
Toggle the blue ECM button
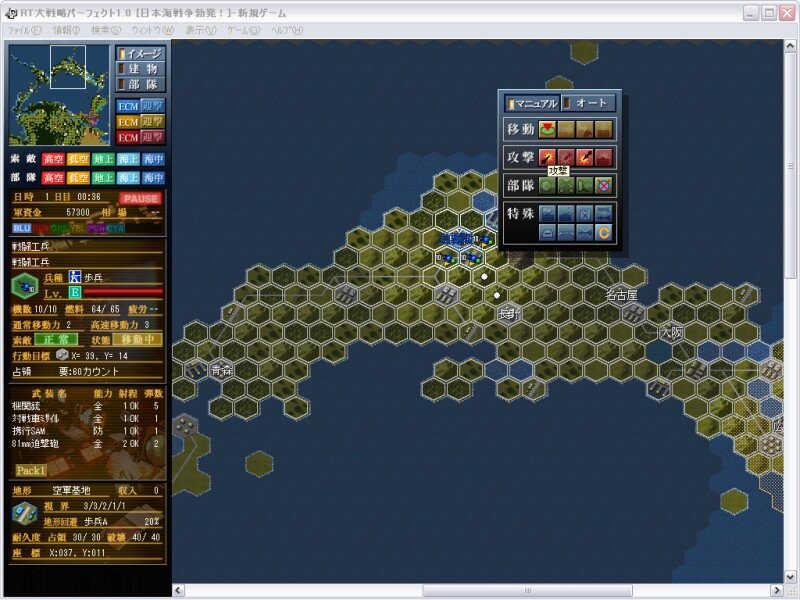coord(128,106)
